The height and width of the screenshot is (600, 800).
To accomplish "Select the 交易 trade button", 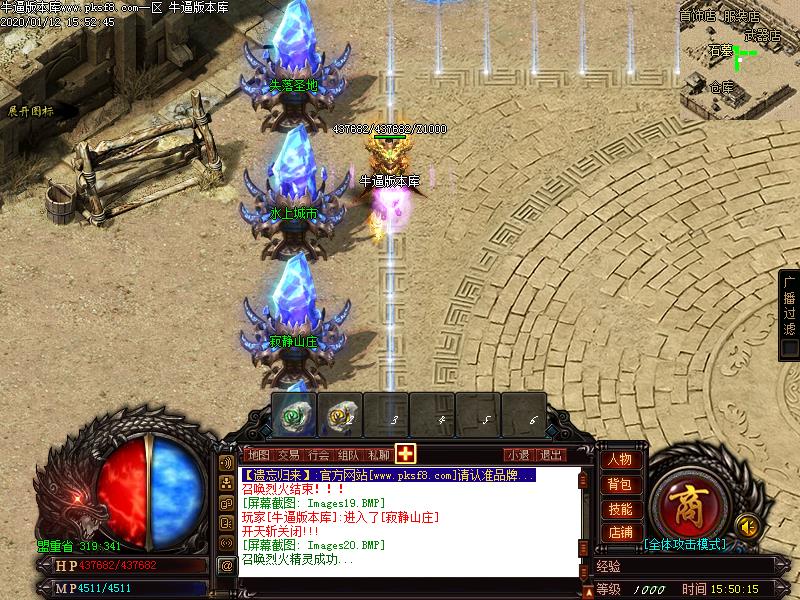I will coord(289,454).
